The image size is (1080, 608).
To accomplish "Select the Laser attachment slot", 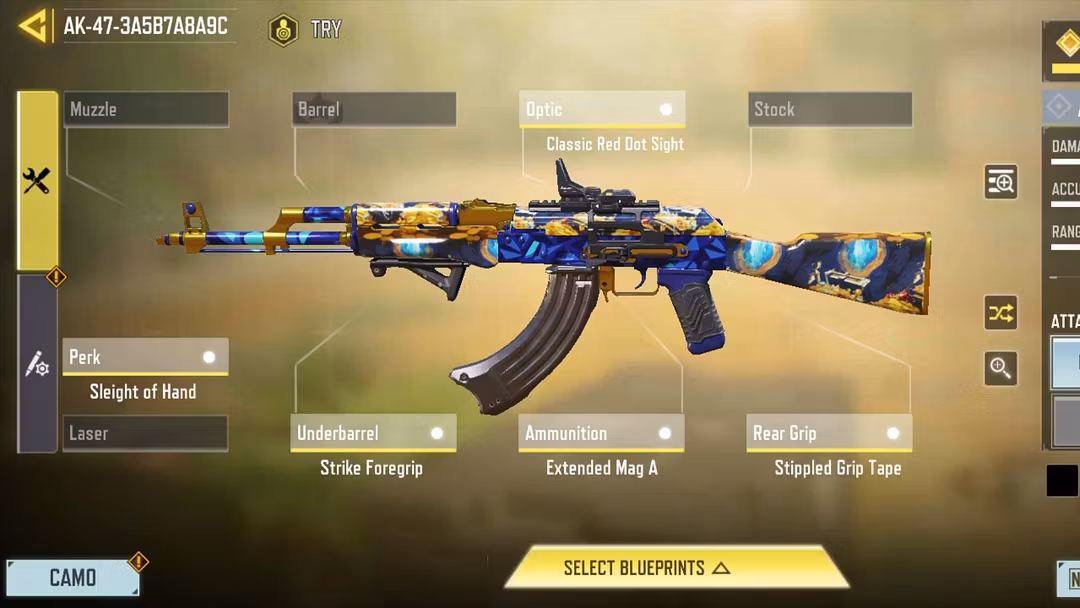I will pos(146,433).
